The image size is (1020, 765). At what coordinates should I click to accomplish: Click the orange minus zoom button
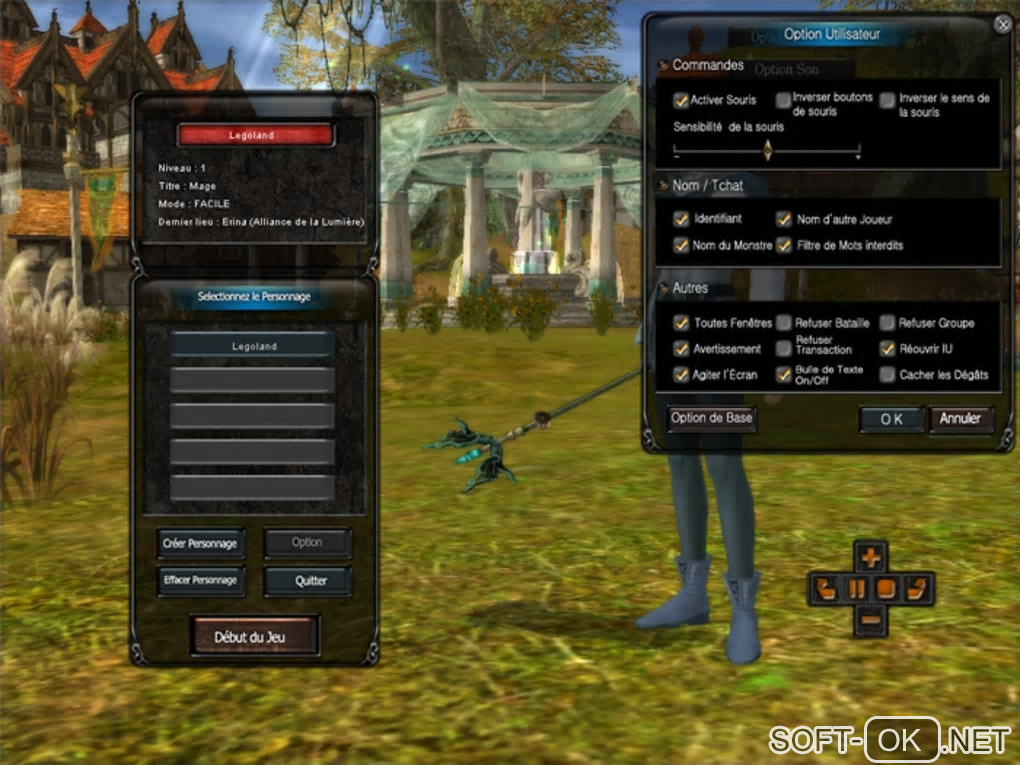[x=872, y=620]
